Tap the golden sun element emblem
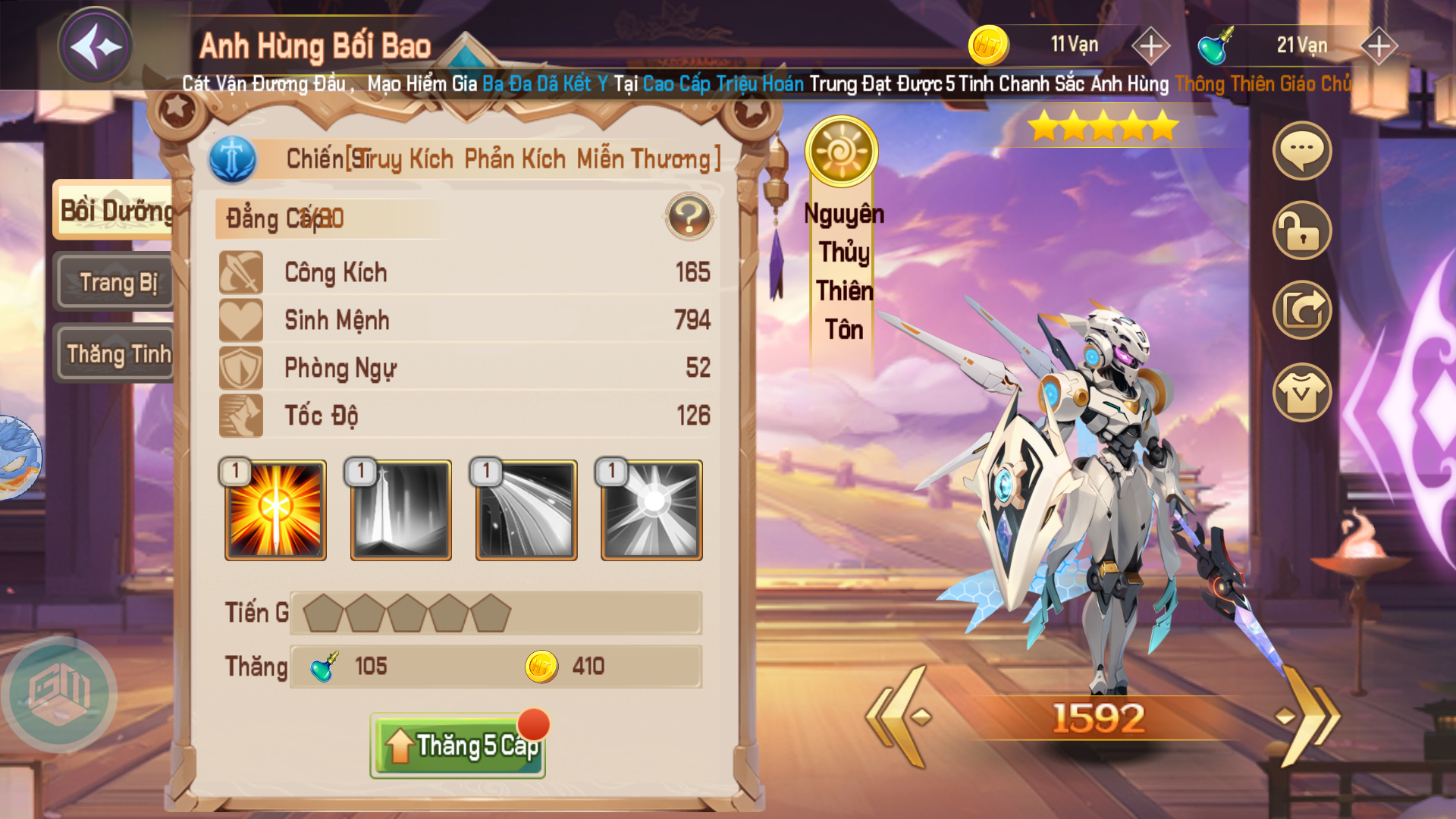1456x819 pixels. 841,152
